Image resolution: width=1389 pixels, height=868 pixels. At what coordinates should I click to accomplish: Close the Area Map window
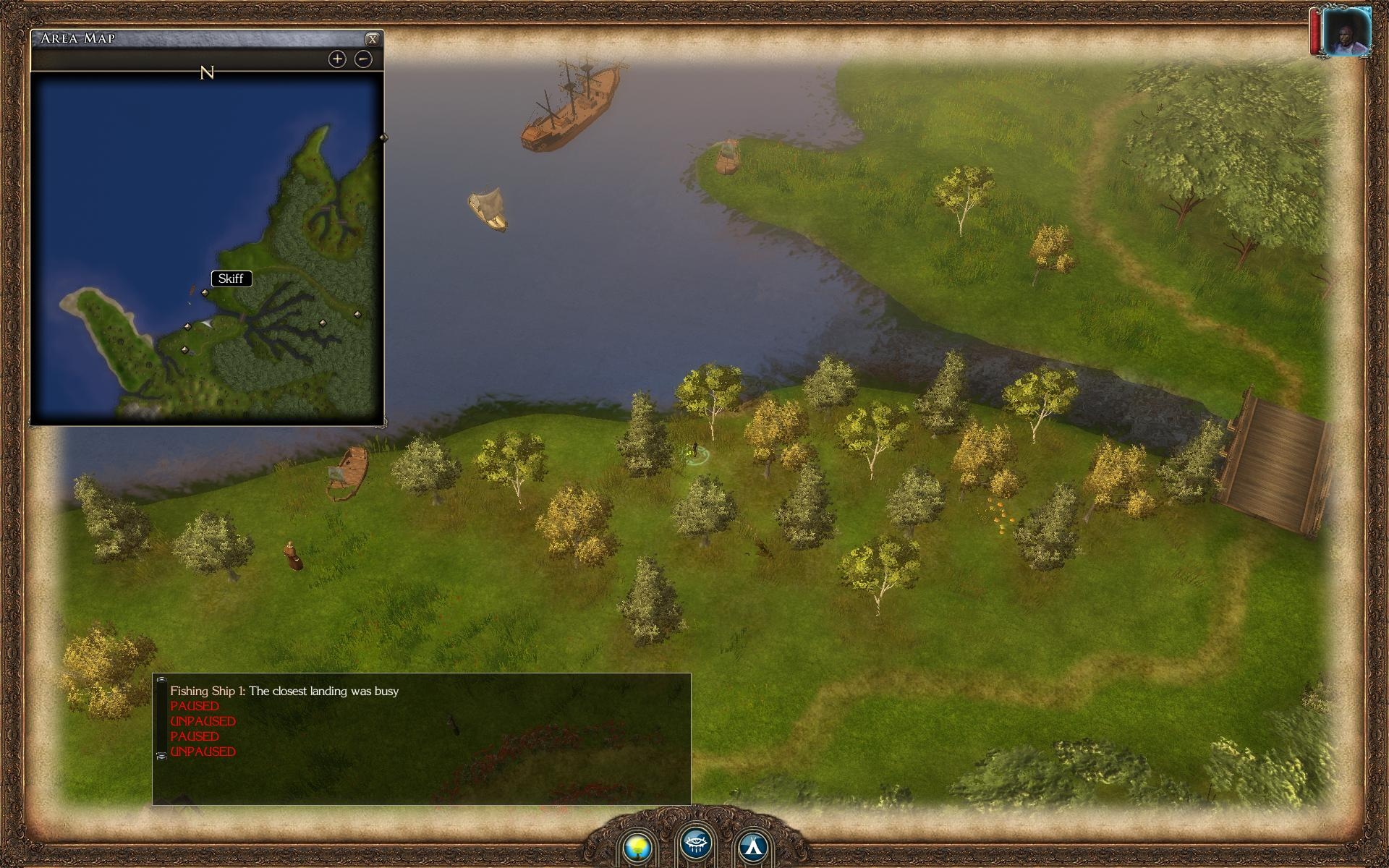tap(372, 39)
